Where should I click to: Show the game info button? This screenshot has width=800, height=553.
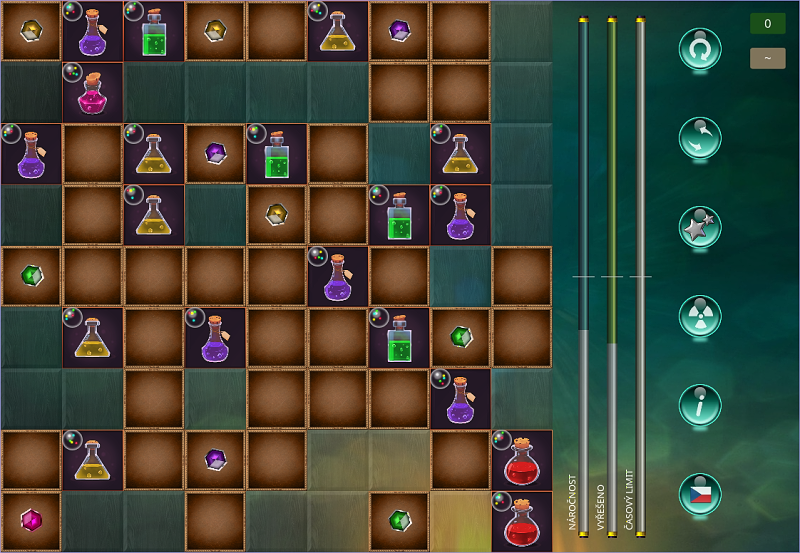click(700, 405)
